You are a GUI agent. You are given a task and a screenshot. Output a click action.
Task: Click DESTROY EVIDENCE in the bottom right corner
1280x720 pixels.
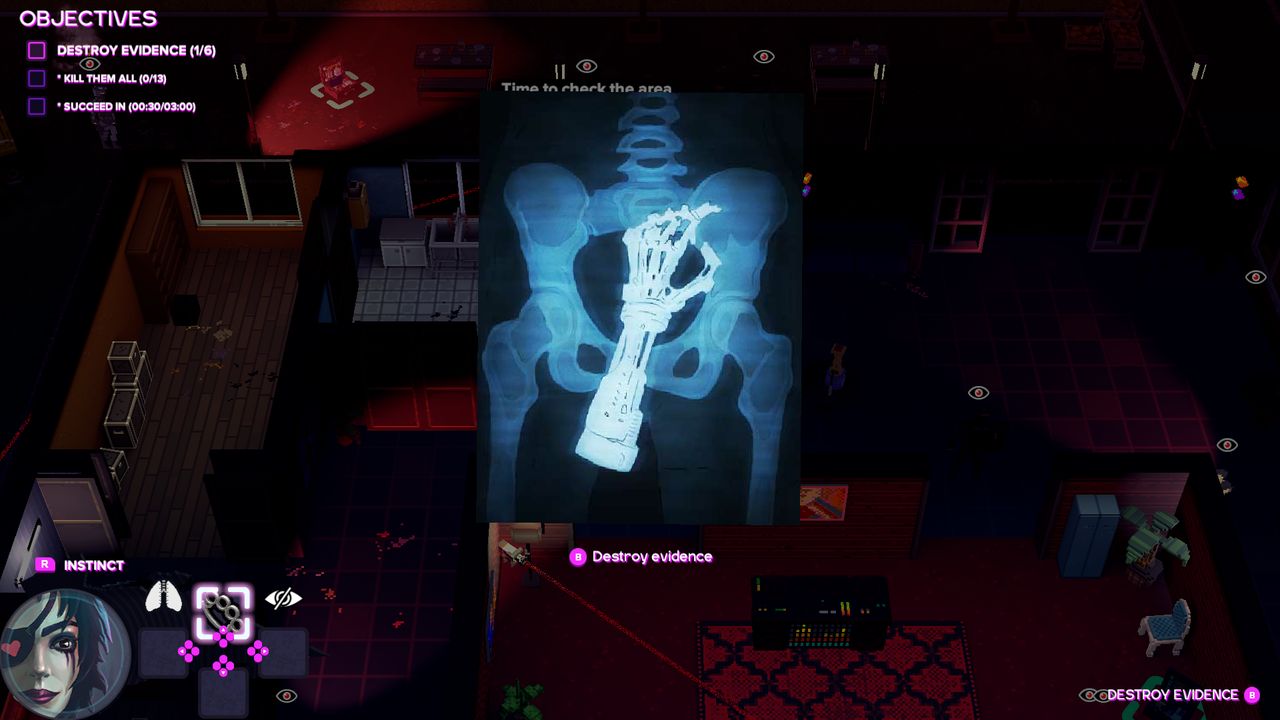coord(1172,694)
